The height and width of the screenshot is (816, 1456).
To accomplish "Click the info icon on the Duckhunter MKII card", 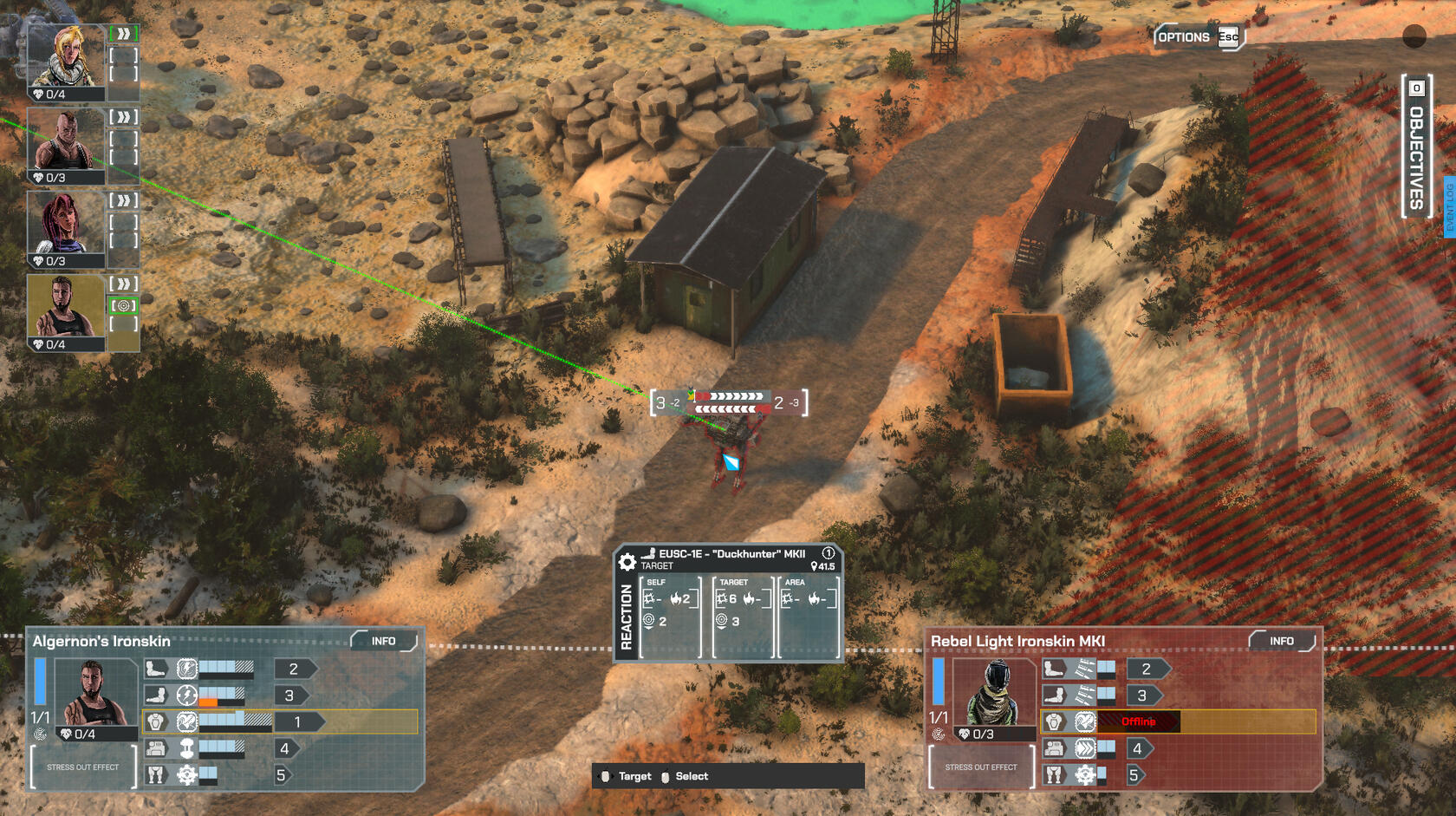I will point(828,553).
